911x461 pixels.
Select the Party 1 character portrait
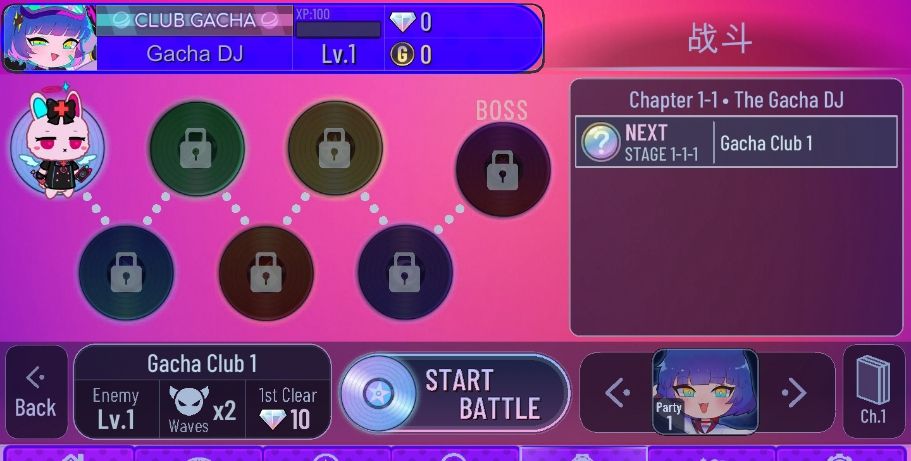point(705,392)
